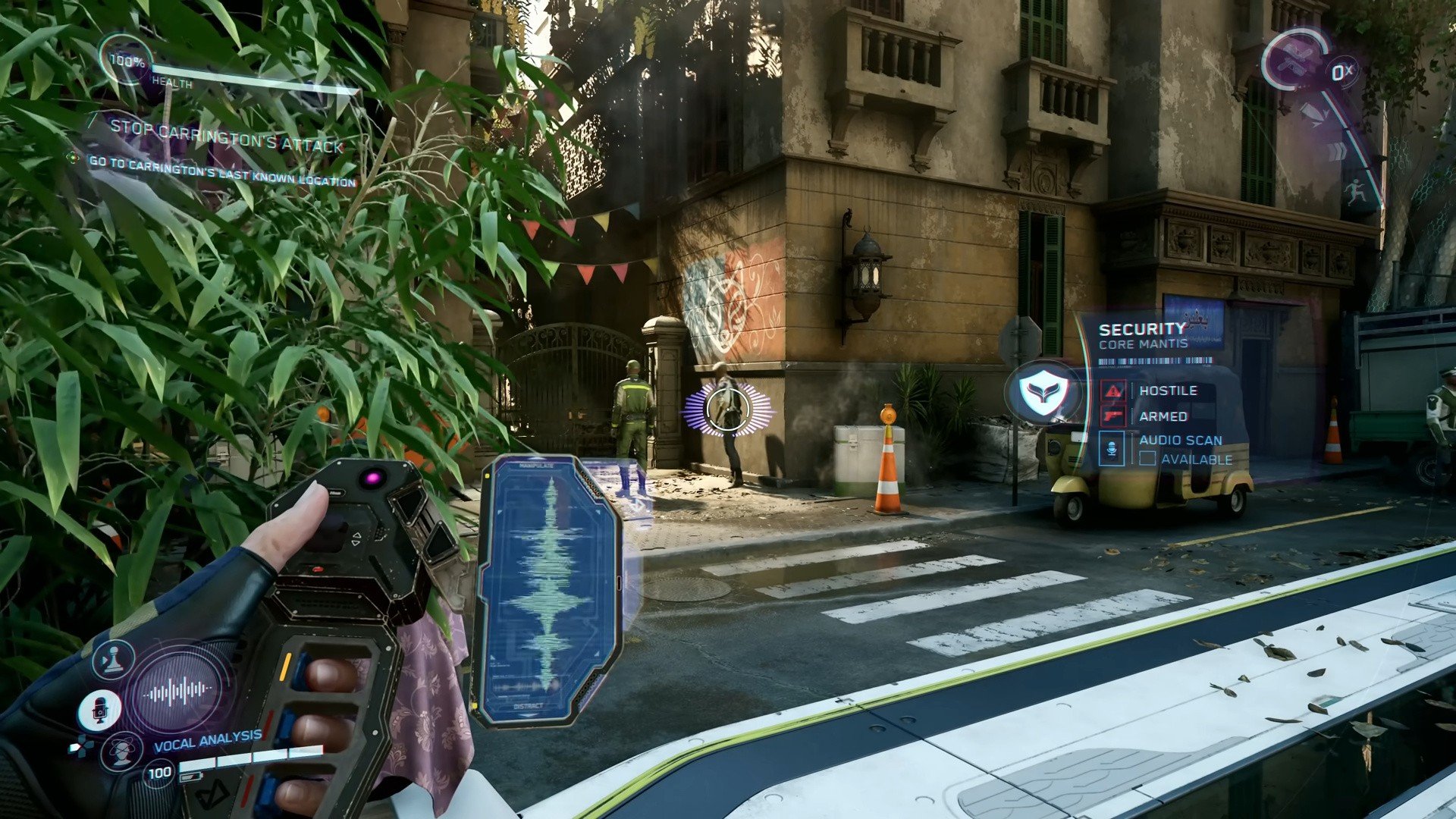1456x819 pixels.
Task: Click the running figure status icon
Action: coord(1355,191)
